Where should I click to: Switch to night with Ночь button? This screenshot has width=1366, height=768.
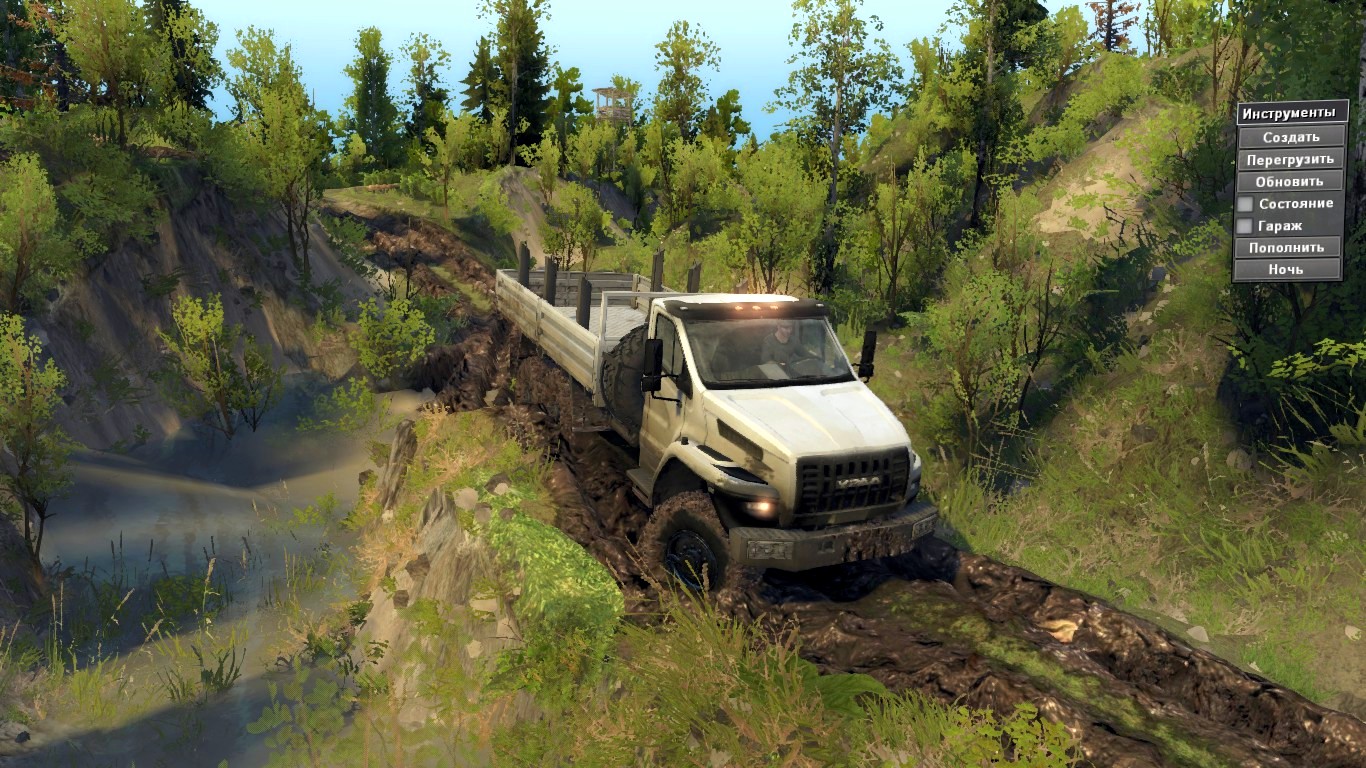tap(1287, 269)
